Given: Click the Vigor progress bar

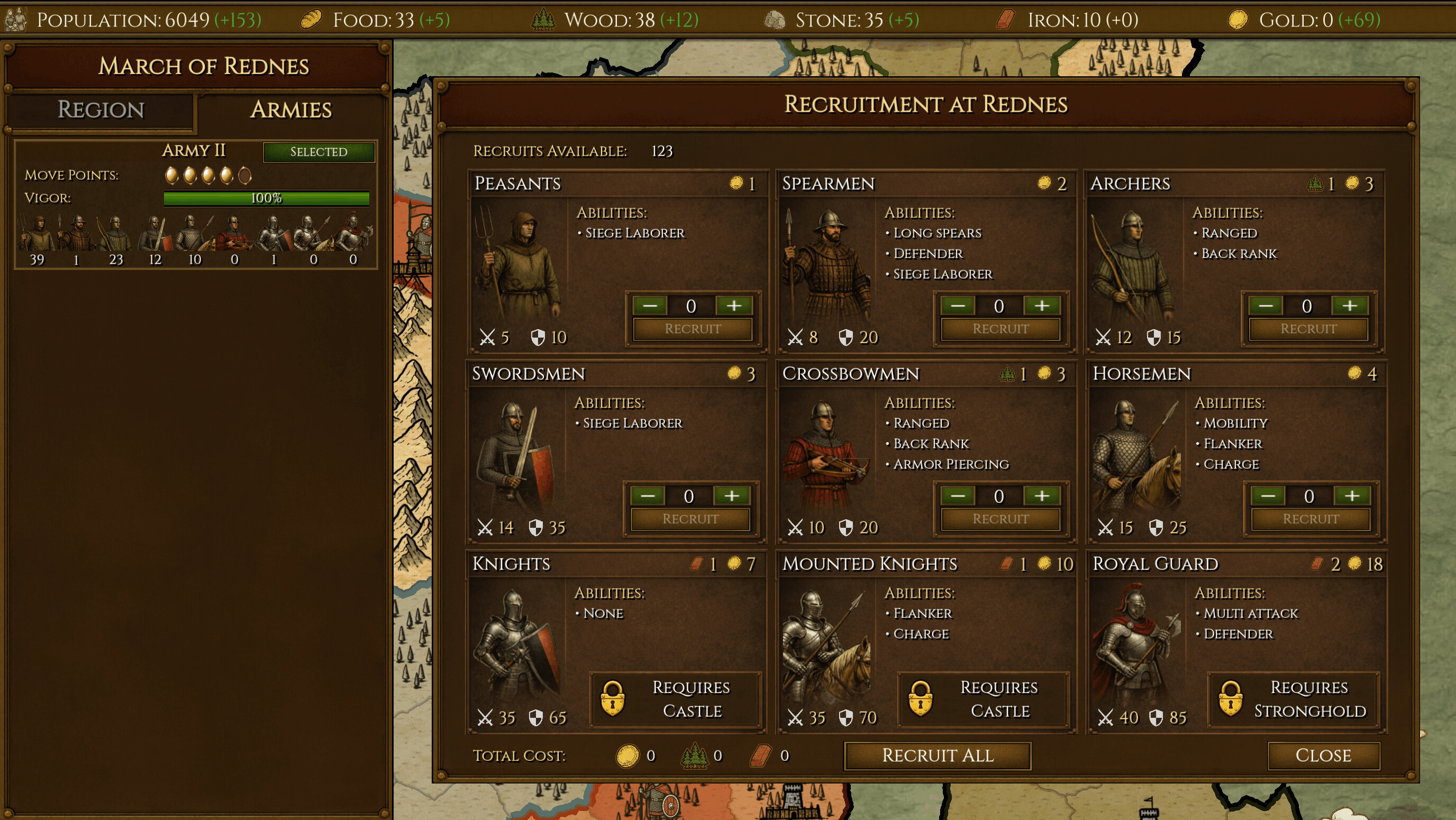Looking at the screenshot, I should tap(266, 199).
